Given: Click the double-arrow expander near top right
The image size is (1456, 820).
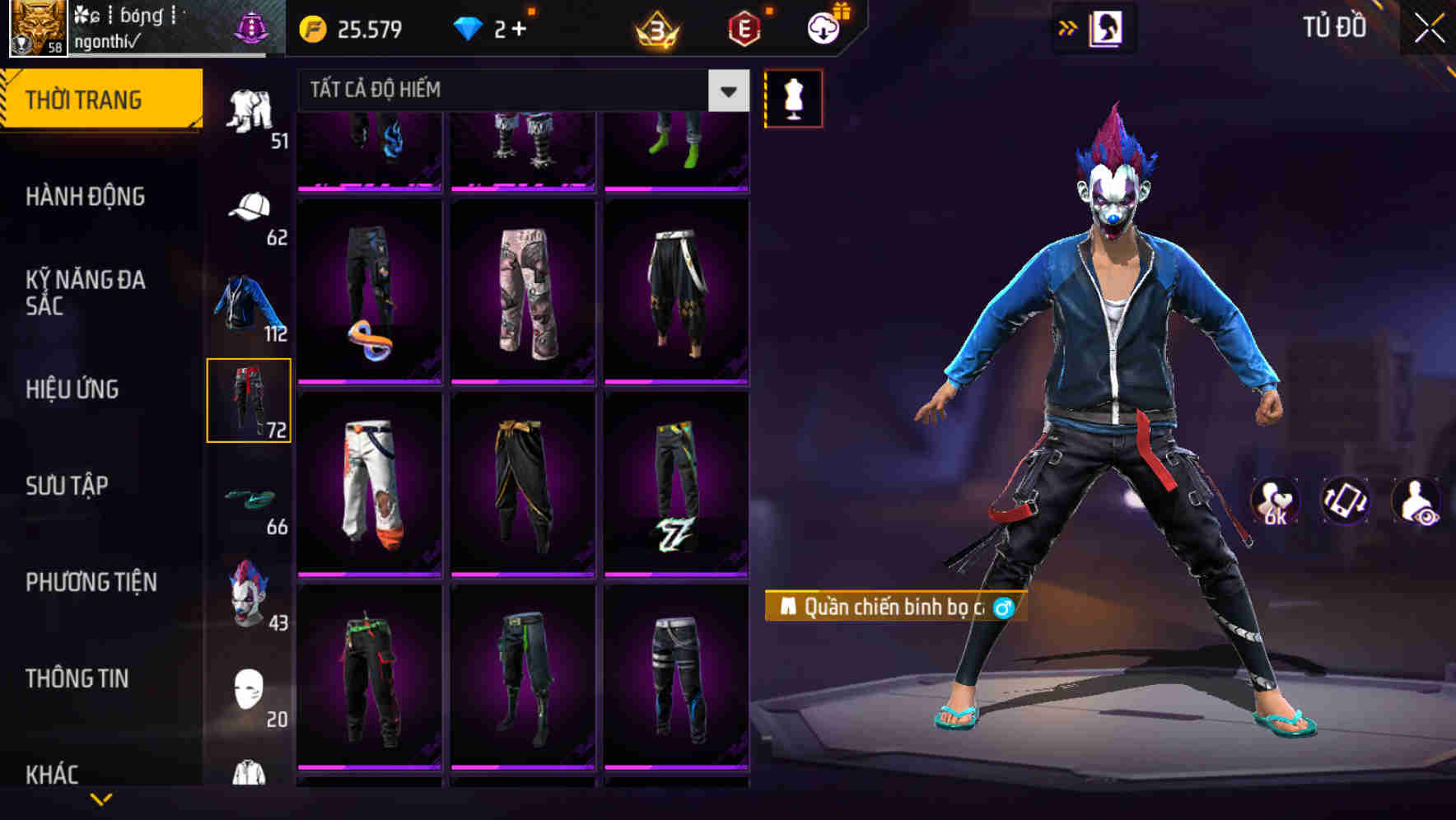Looking at the screenshot, I should coord(1069,26).
